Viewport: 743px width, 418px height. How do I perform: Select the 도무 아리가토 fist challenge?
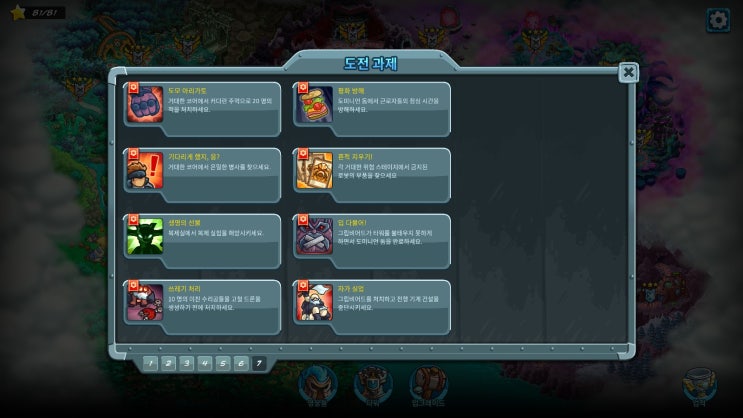point(203,104)
